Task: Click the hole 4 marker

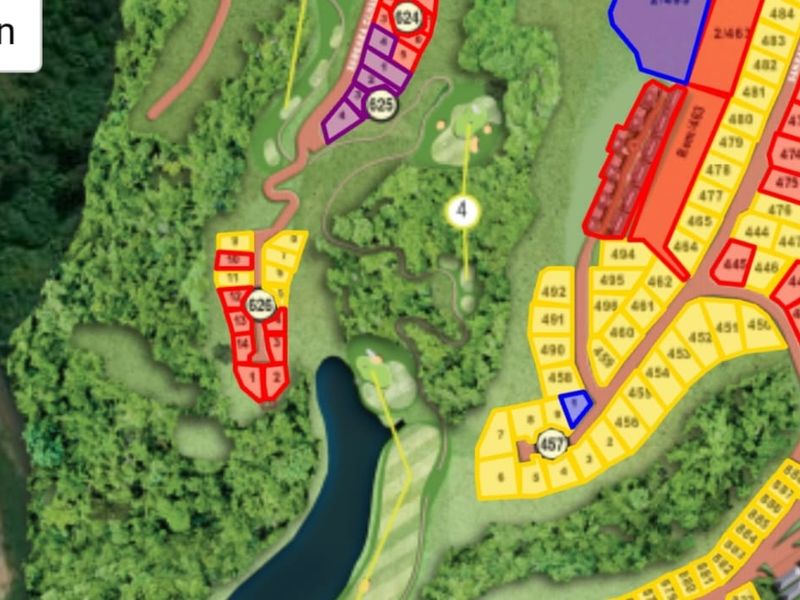Action: (x=461, y=211)
